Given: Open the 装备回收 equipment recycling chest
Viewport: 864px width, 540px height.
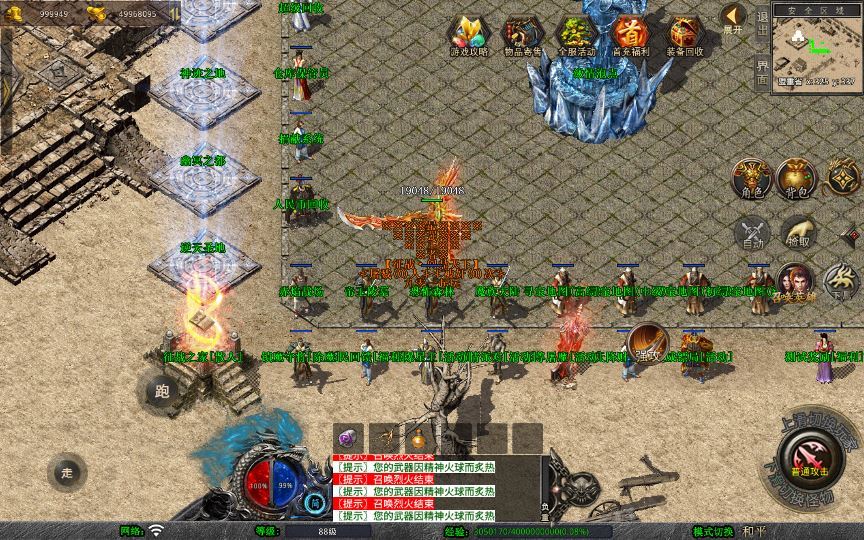Looking at the screenshot, I should (x=685, y=36).
